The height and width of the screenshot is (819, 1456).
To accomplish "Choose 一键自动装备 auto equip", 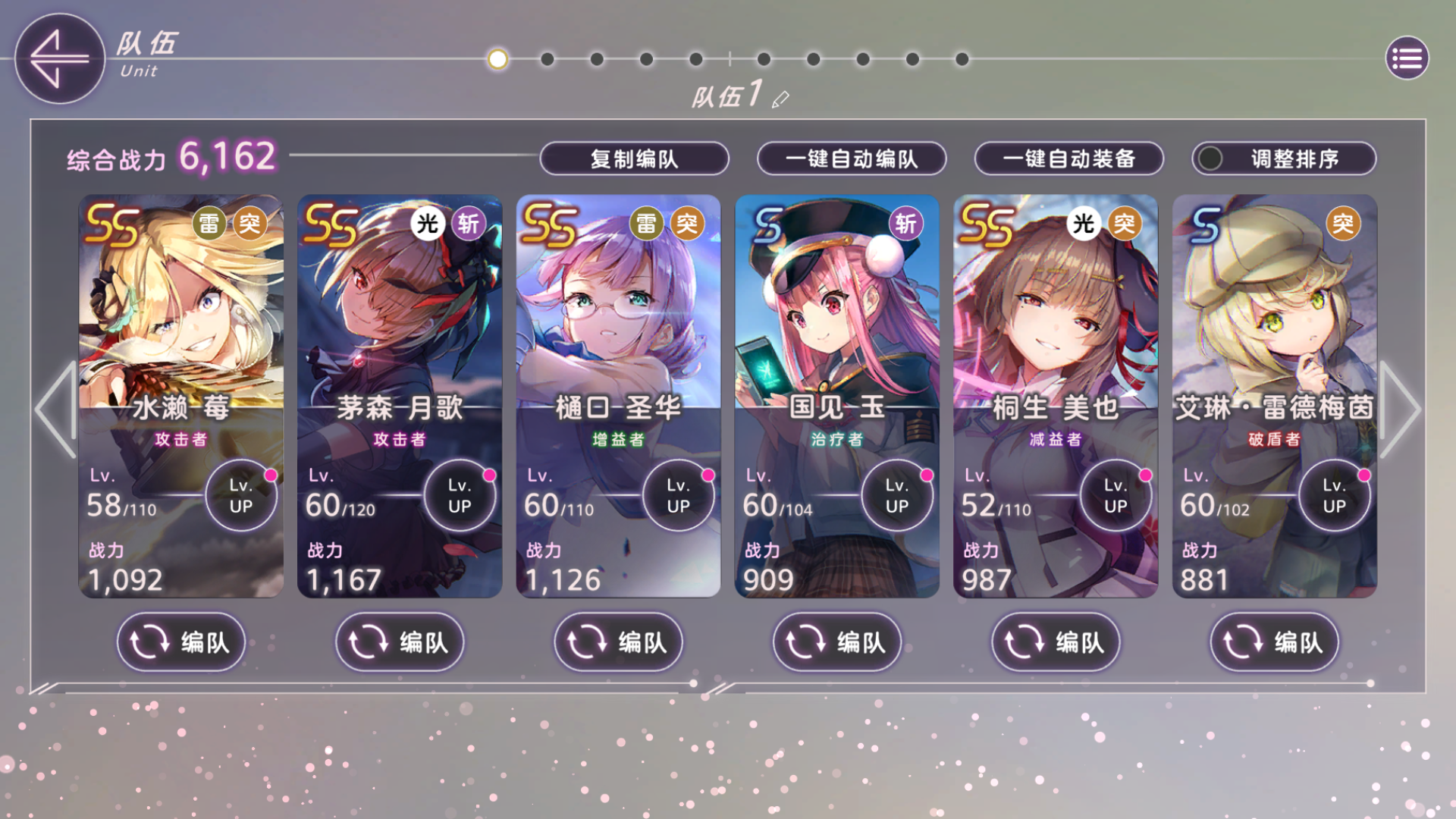I will pos(1068,158).
